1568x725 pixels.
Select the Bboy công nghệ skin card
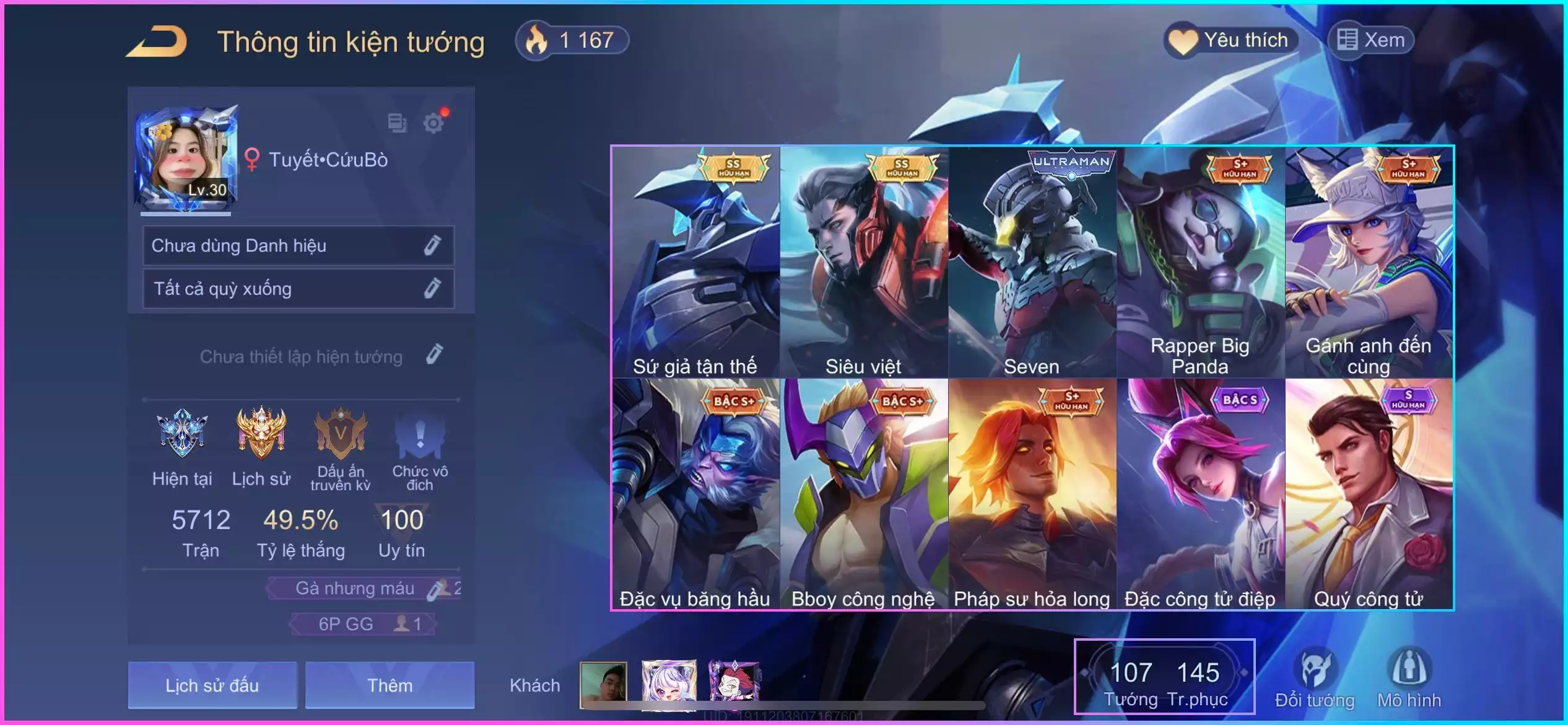click(x=864, y=494)
